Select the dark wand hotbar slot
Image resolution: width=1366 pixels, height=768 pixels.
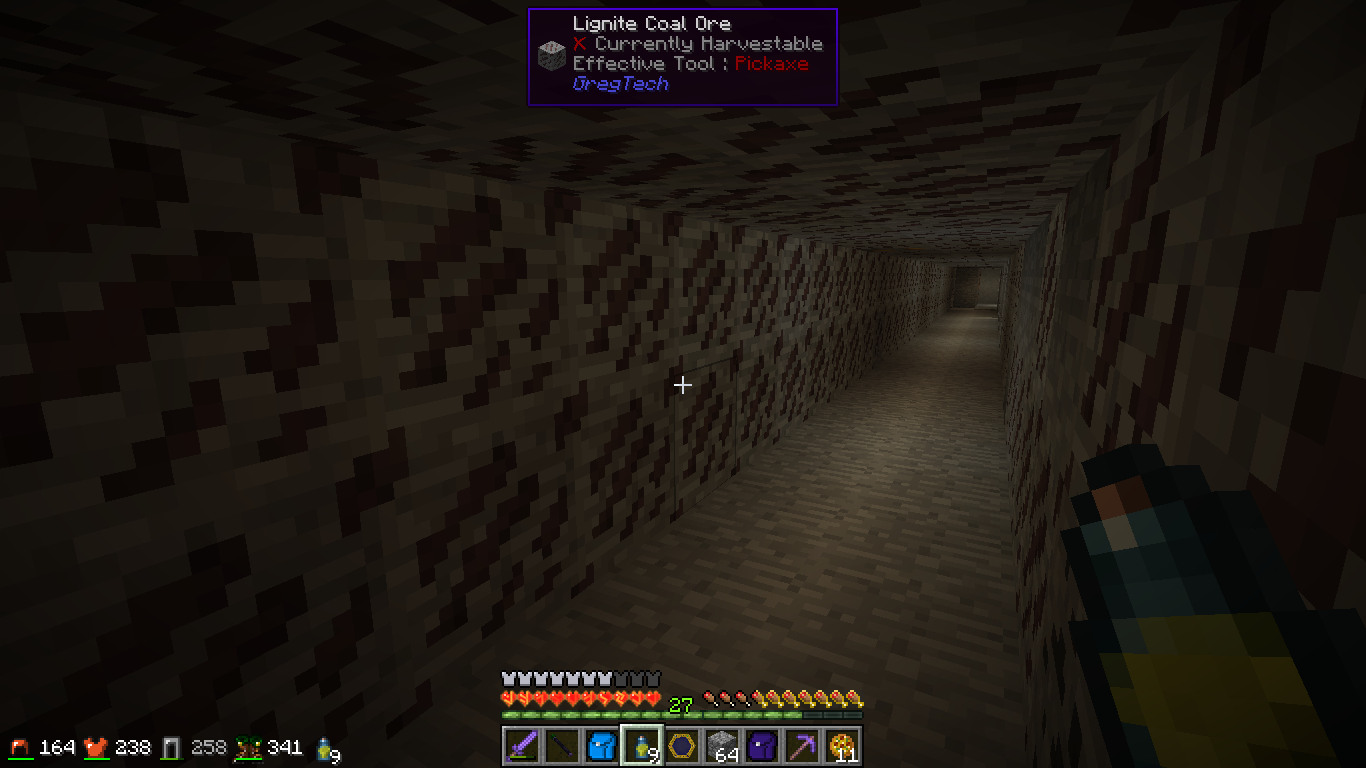(x=562, y=746)
